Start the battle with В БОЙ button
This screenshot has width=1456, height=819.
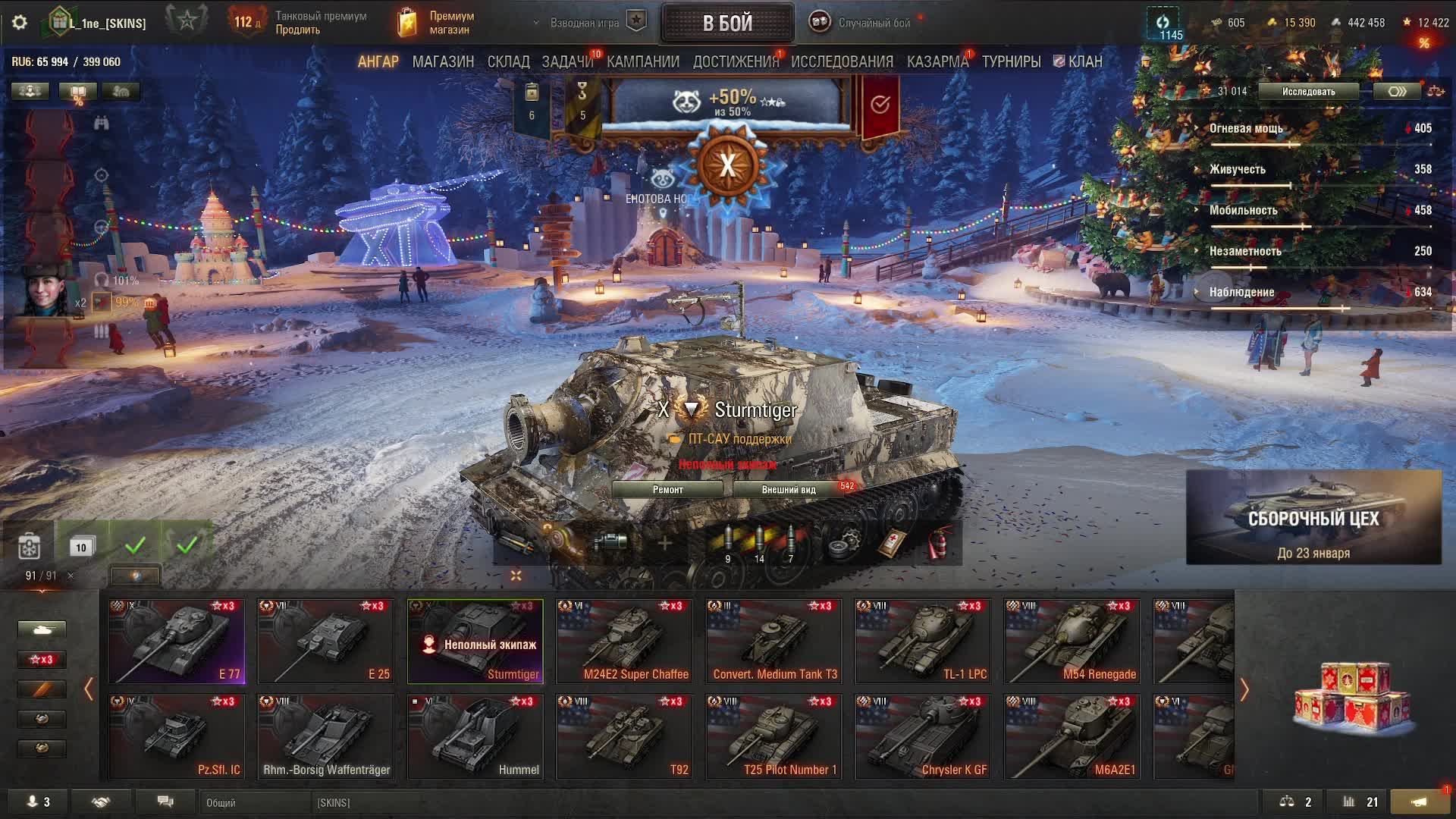[x=726, y=23]
